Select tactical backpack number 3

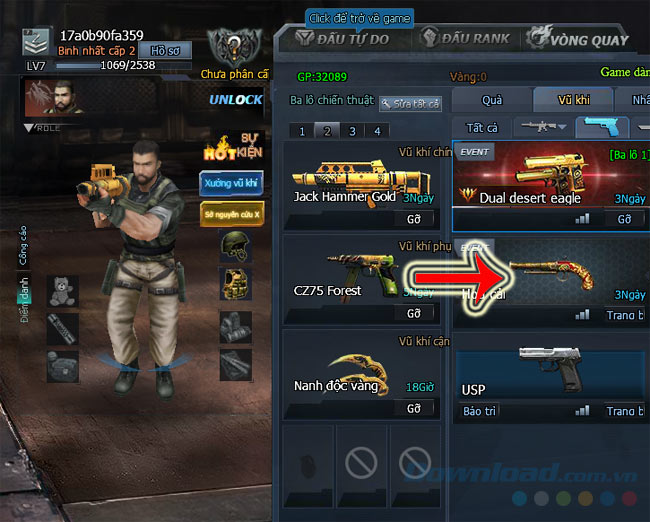[352, 131]
